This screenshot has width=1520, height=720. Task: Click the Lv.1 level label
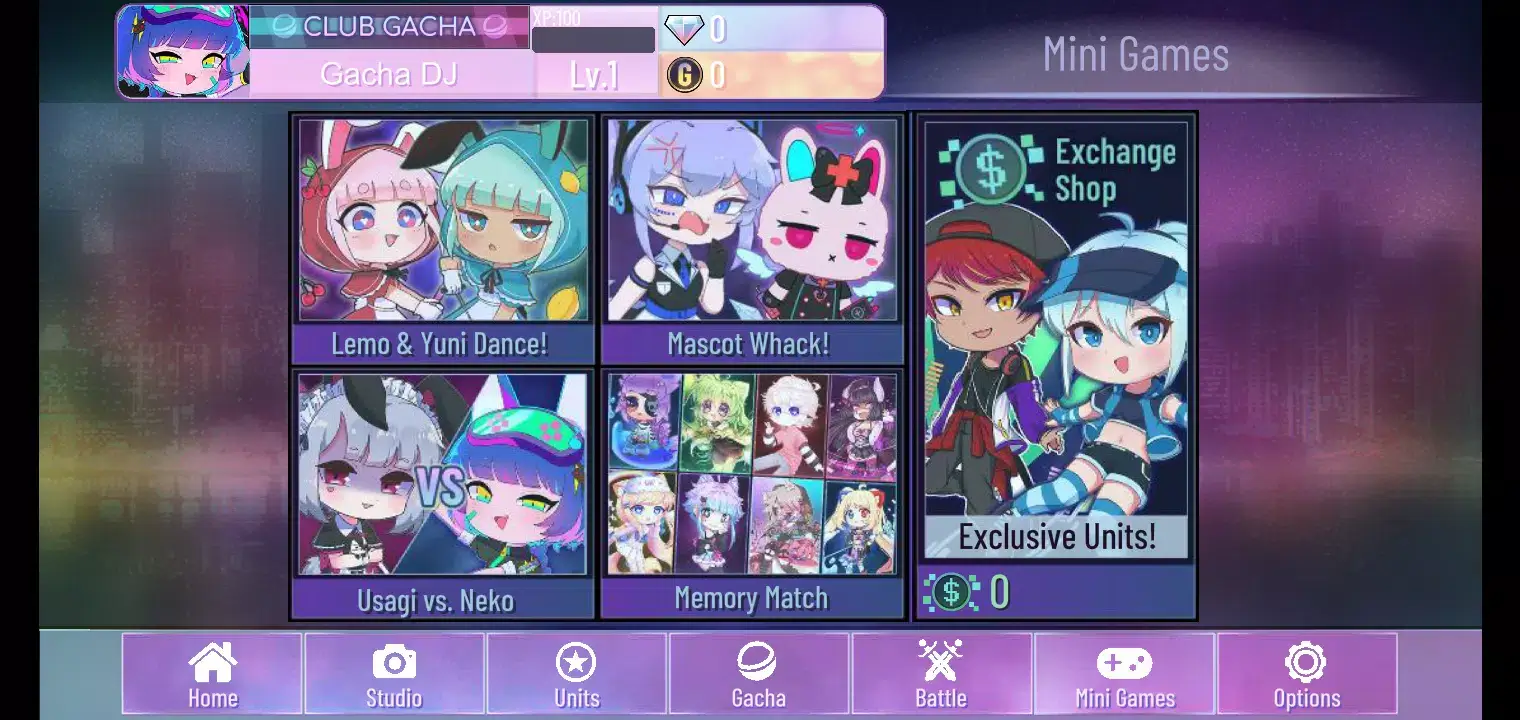tap(597, 74)
